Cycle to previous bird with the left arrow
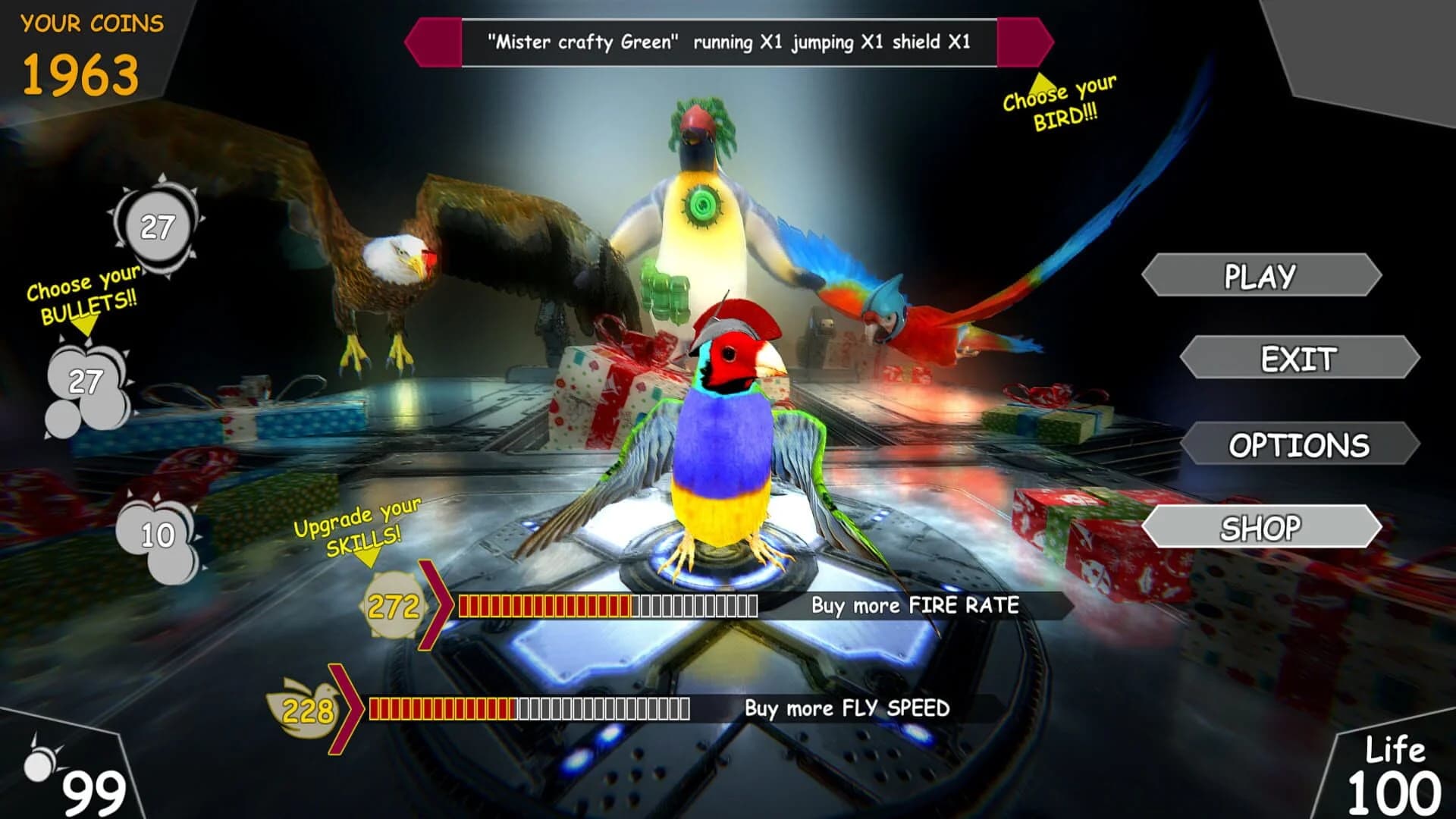 tap(434, 45)
